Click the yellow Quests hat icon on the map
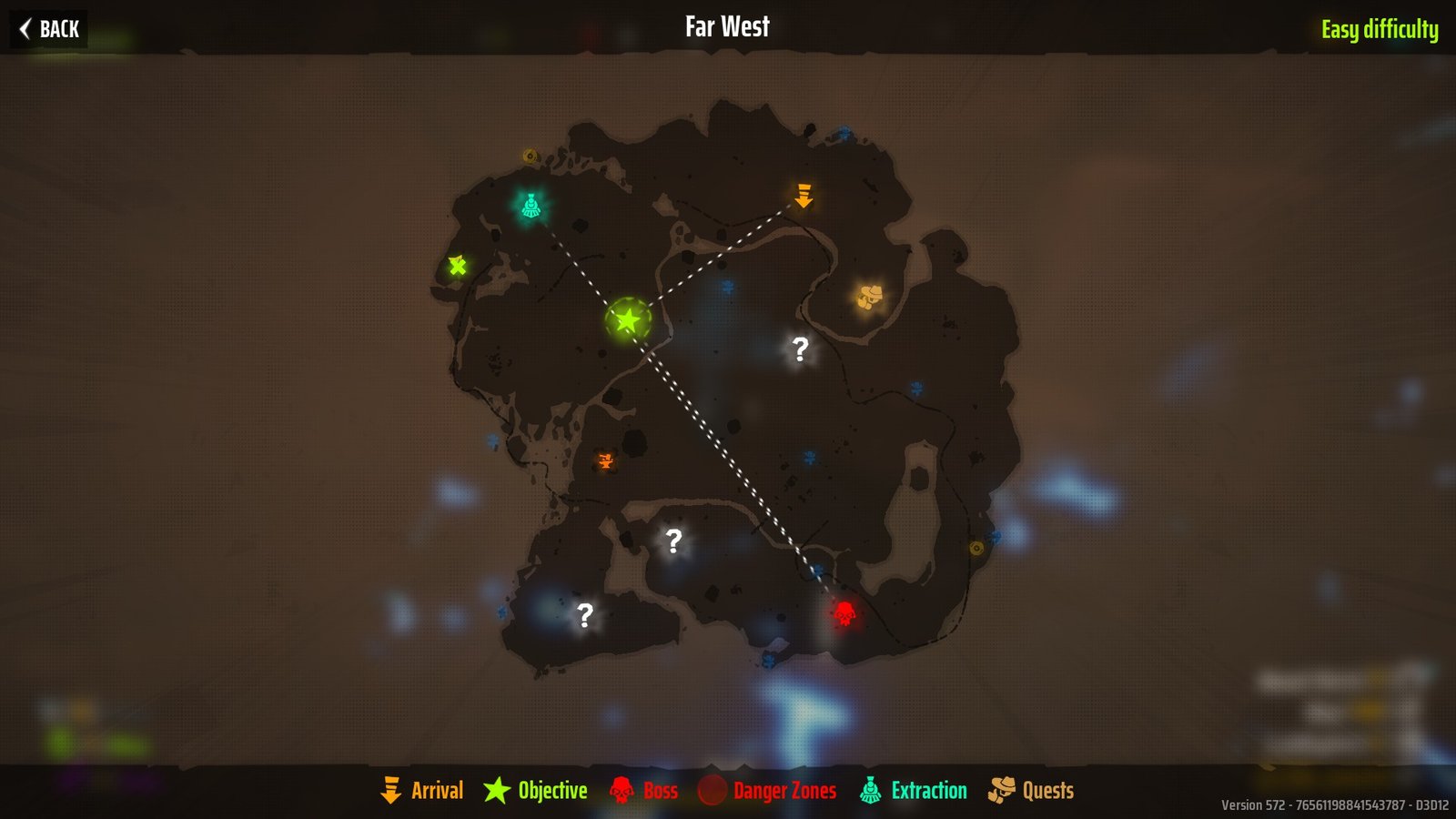 click(870, 294)
